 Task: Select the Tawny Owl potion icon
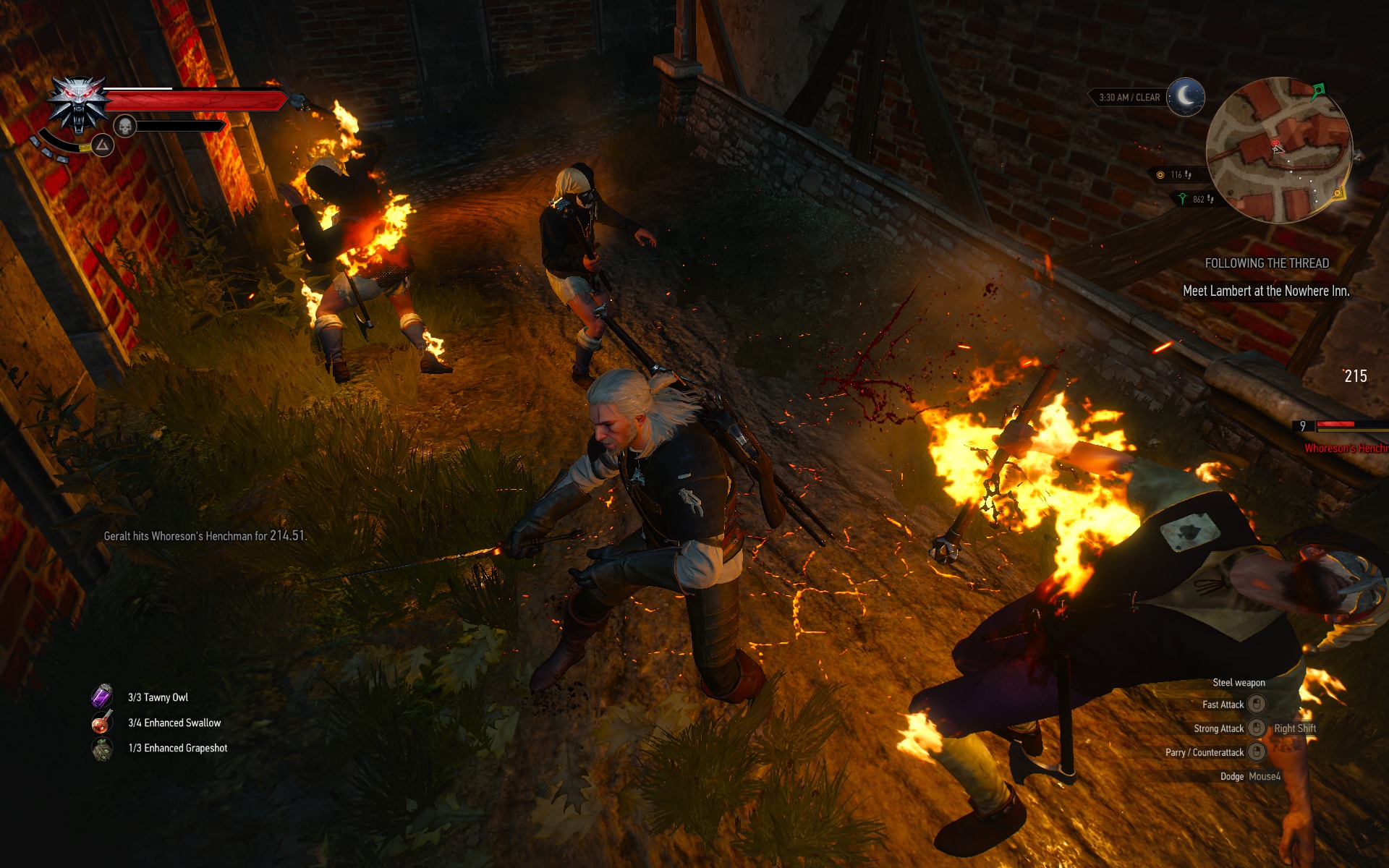pos(101,697)
